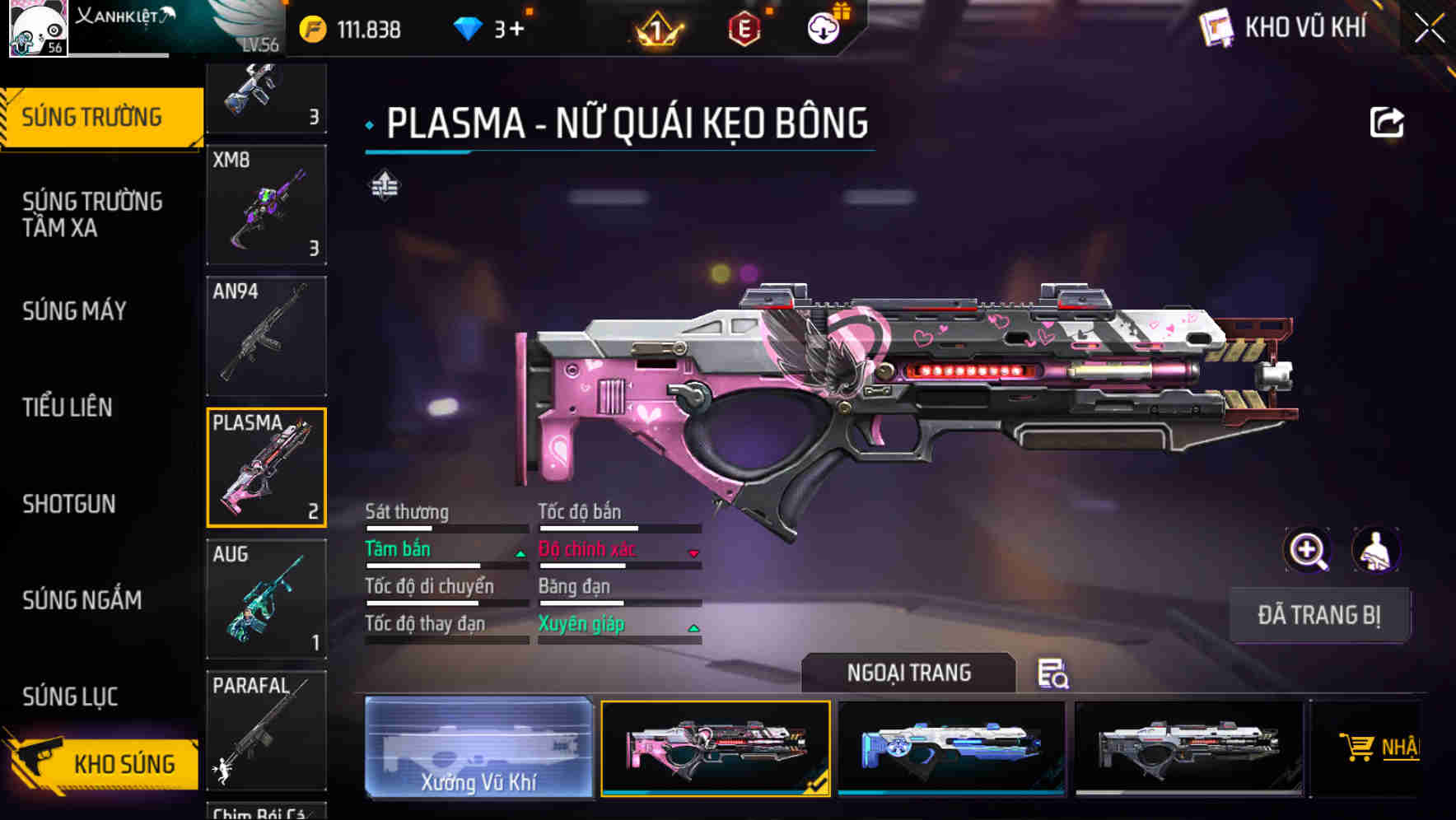Viewport: 1456px width, 820px height.
Task: Zoom in on the weapon with magnifier
Action: [1307, 550]
